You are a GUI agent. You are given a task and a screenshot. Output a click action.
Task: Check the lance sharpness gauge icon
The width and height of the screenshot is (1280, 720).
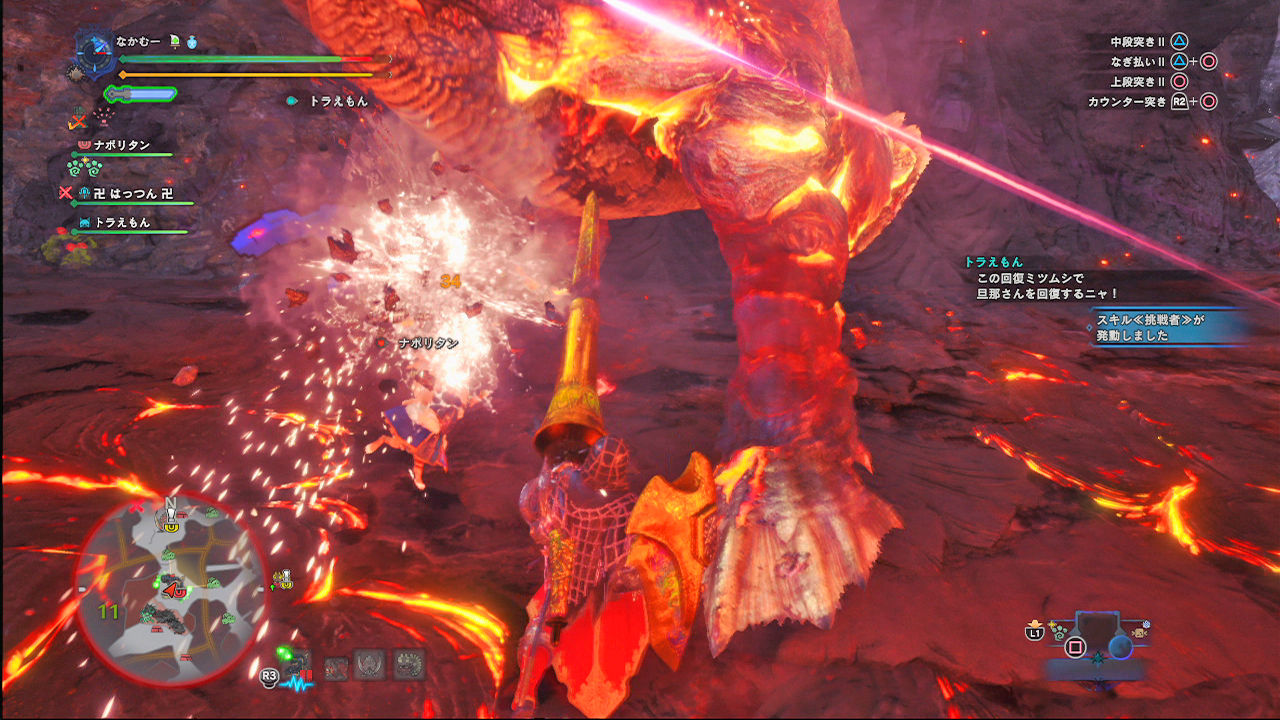[x=140, y=94]
